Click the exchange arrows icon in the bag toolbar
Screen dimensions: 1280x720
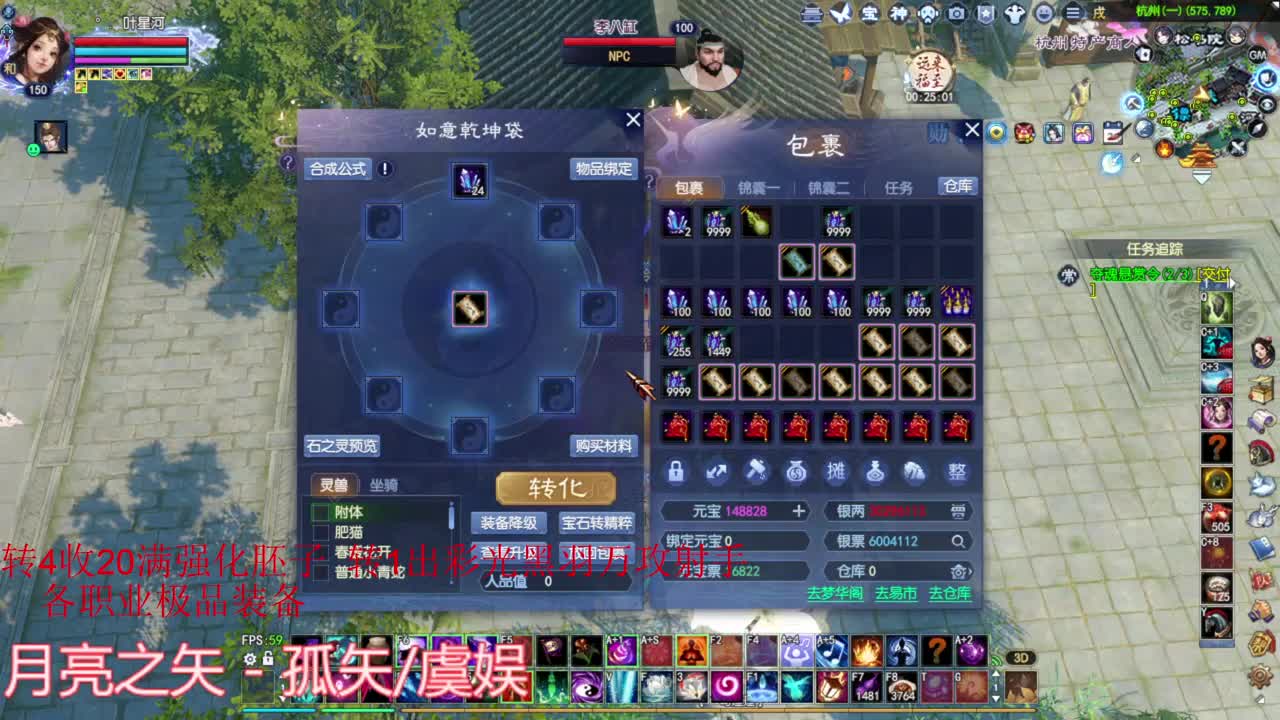[716, 472]
